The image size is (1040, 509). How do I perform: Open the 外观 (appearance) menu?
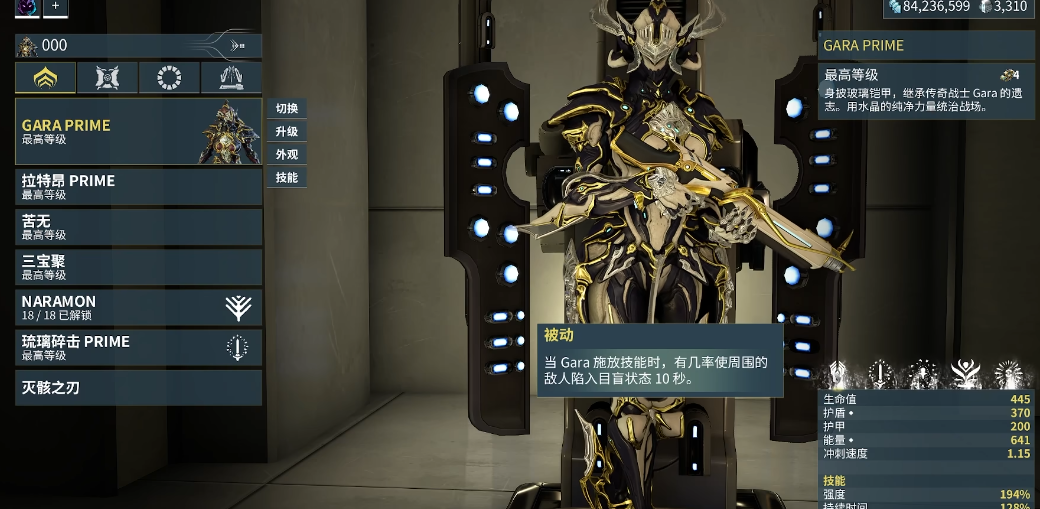tap(287, 155)
